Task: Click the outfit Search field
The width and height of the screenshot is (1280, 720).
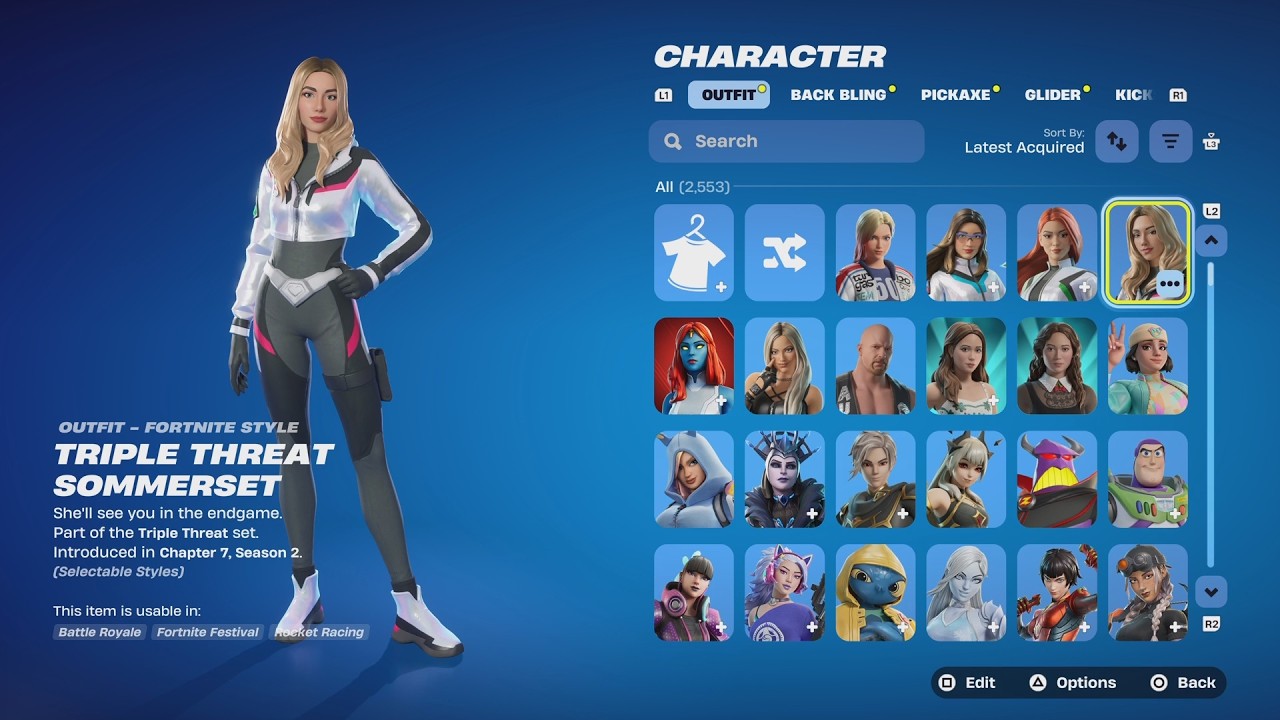Action: (x=786, y=141)
